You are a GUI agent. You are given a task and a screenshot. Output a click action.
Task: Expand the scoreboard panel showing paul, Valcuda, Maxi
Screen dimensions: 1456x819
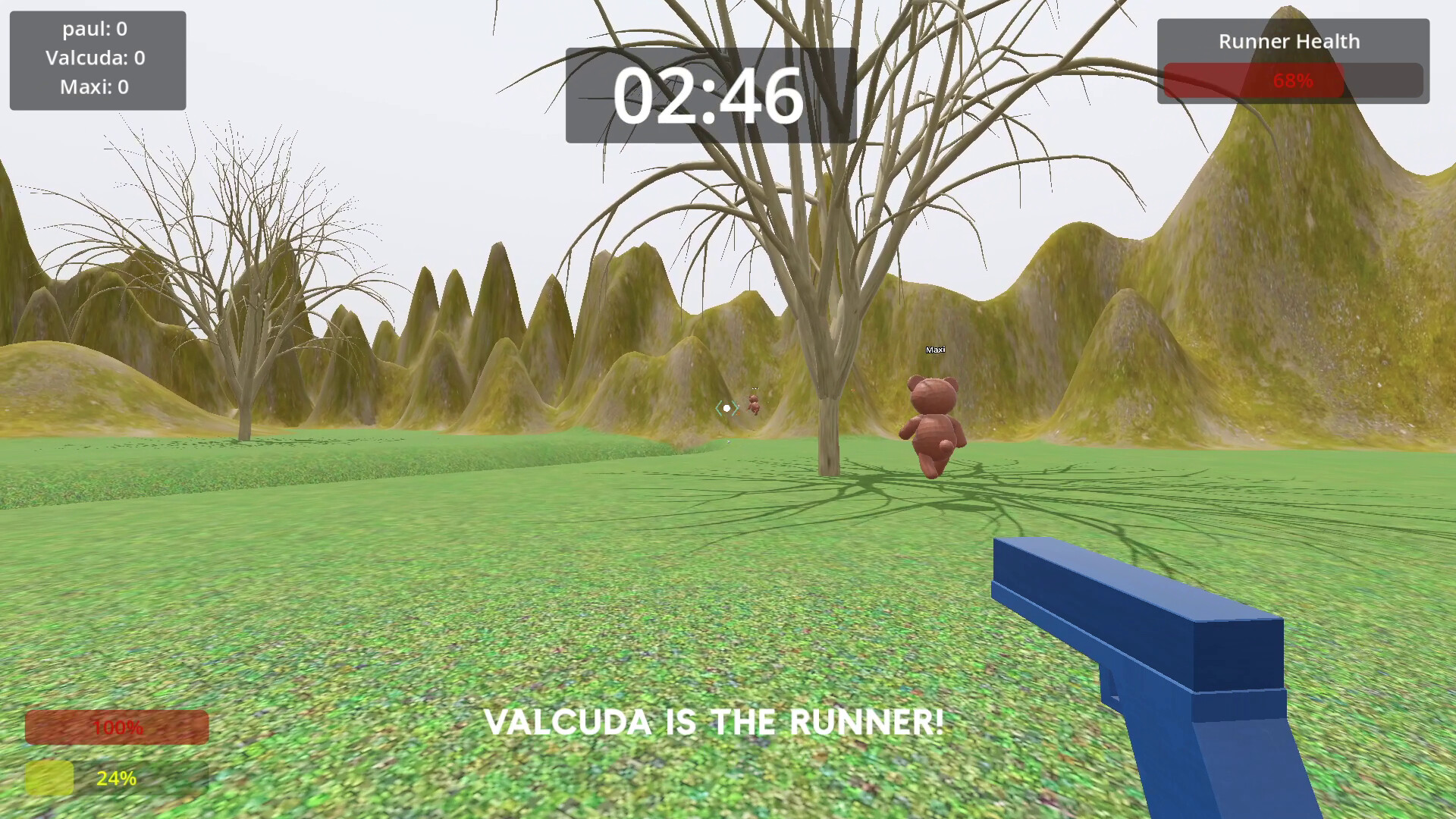click(x=97, y=59)
